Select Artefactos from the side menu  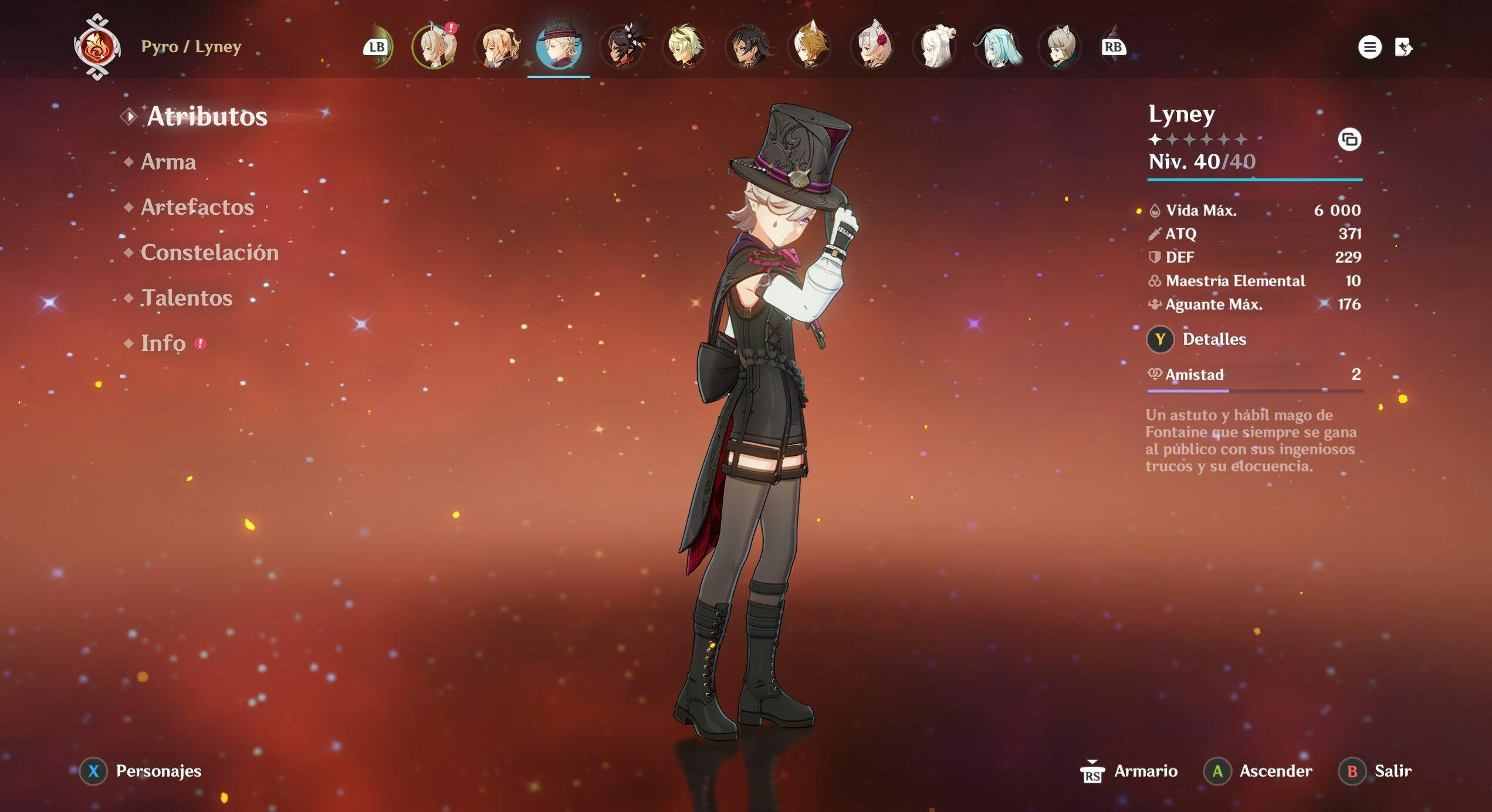[x=197, y=207]
